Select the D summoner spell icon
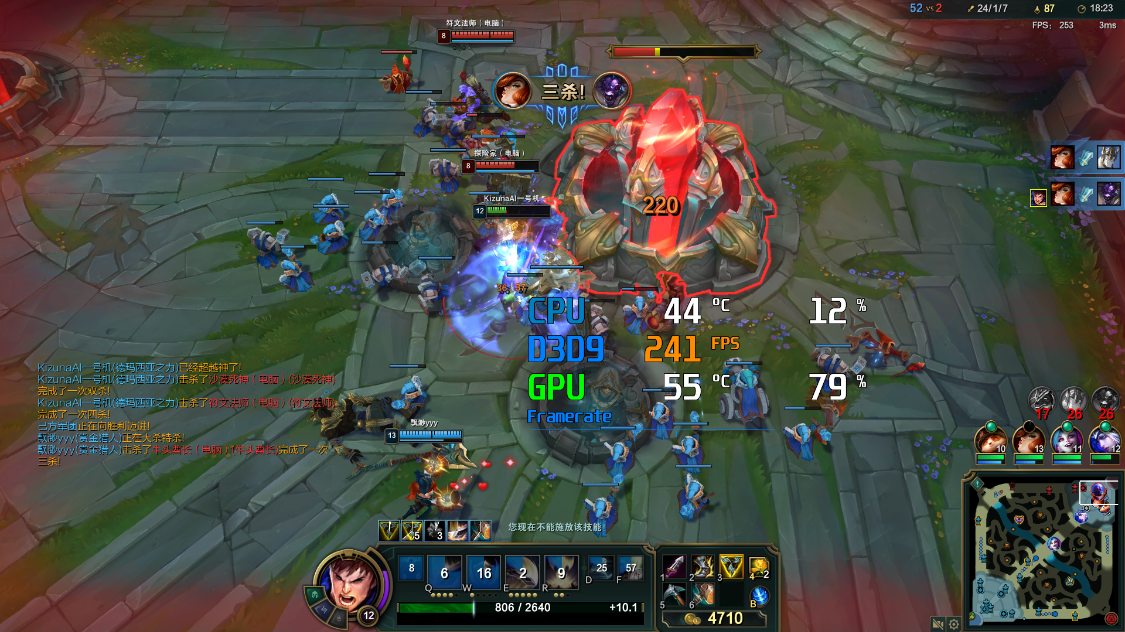 (600, 569)
